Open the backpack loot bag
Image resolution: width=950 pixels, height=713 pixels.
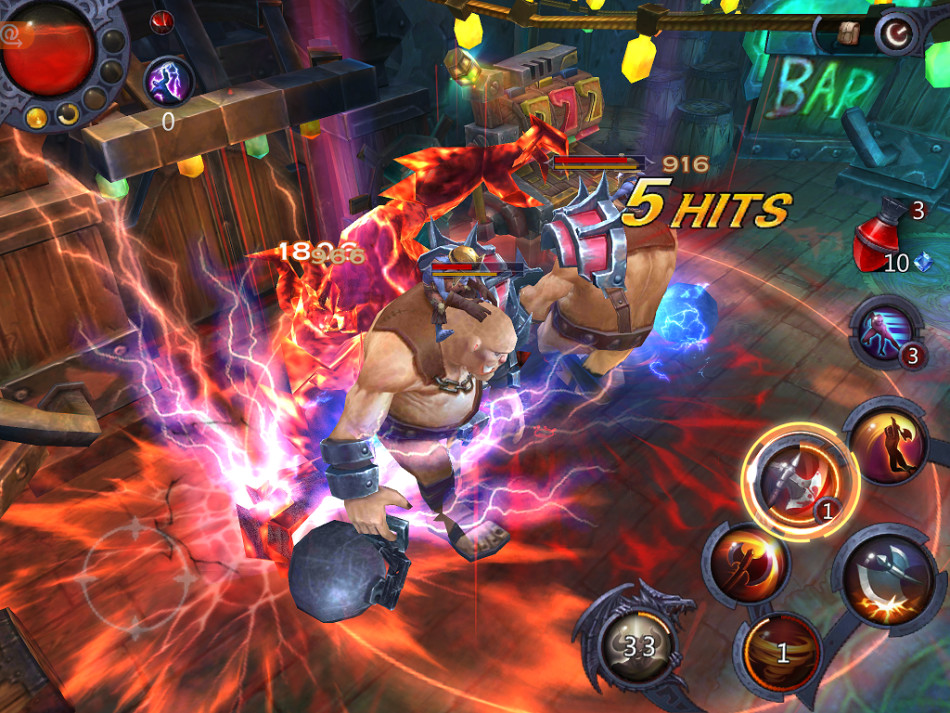coord(849,33)
